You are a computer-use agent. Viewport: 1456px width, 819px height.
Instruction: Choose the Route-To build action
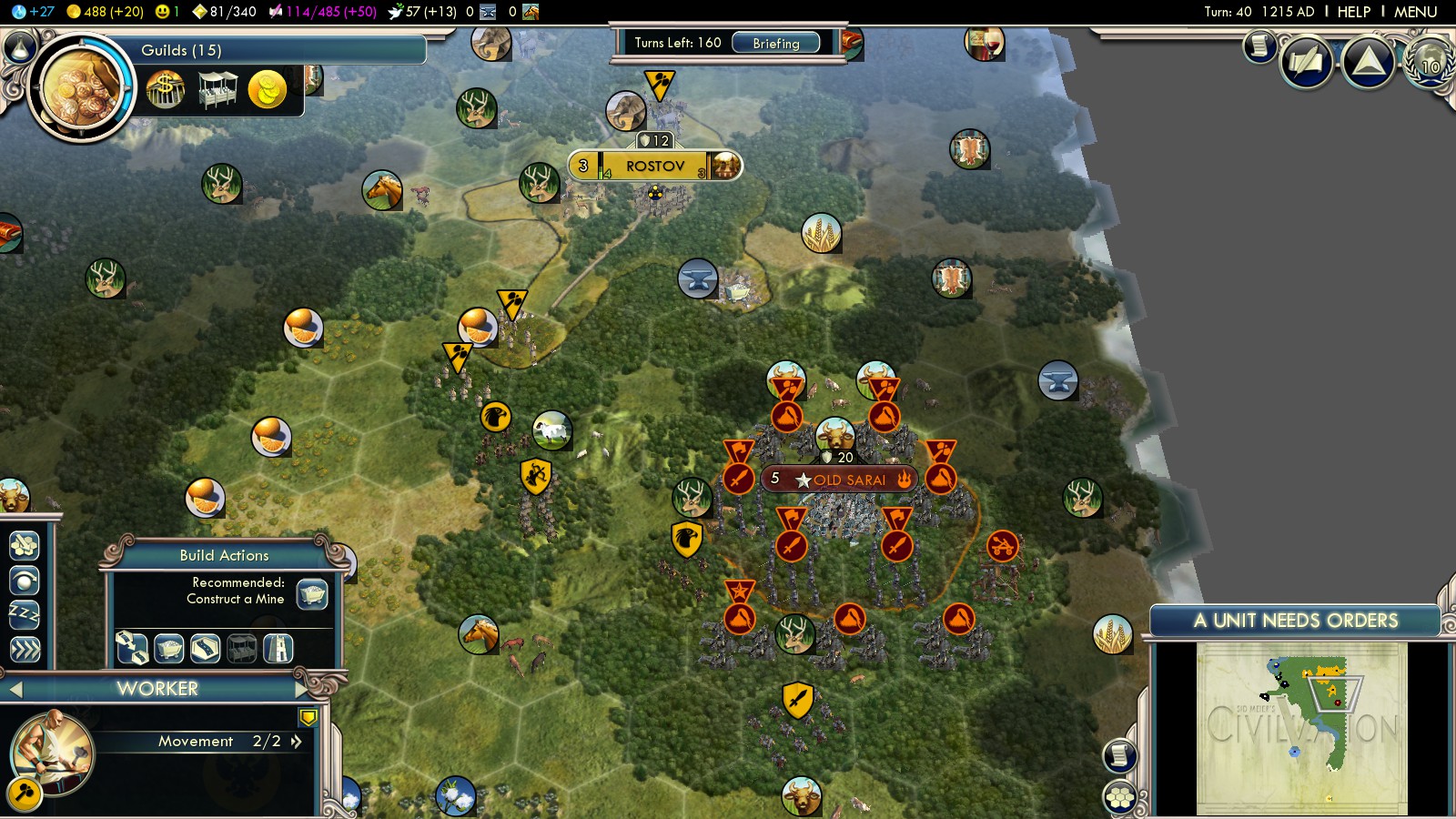click(131, 648)
